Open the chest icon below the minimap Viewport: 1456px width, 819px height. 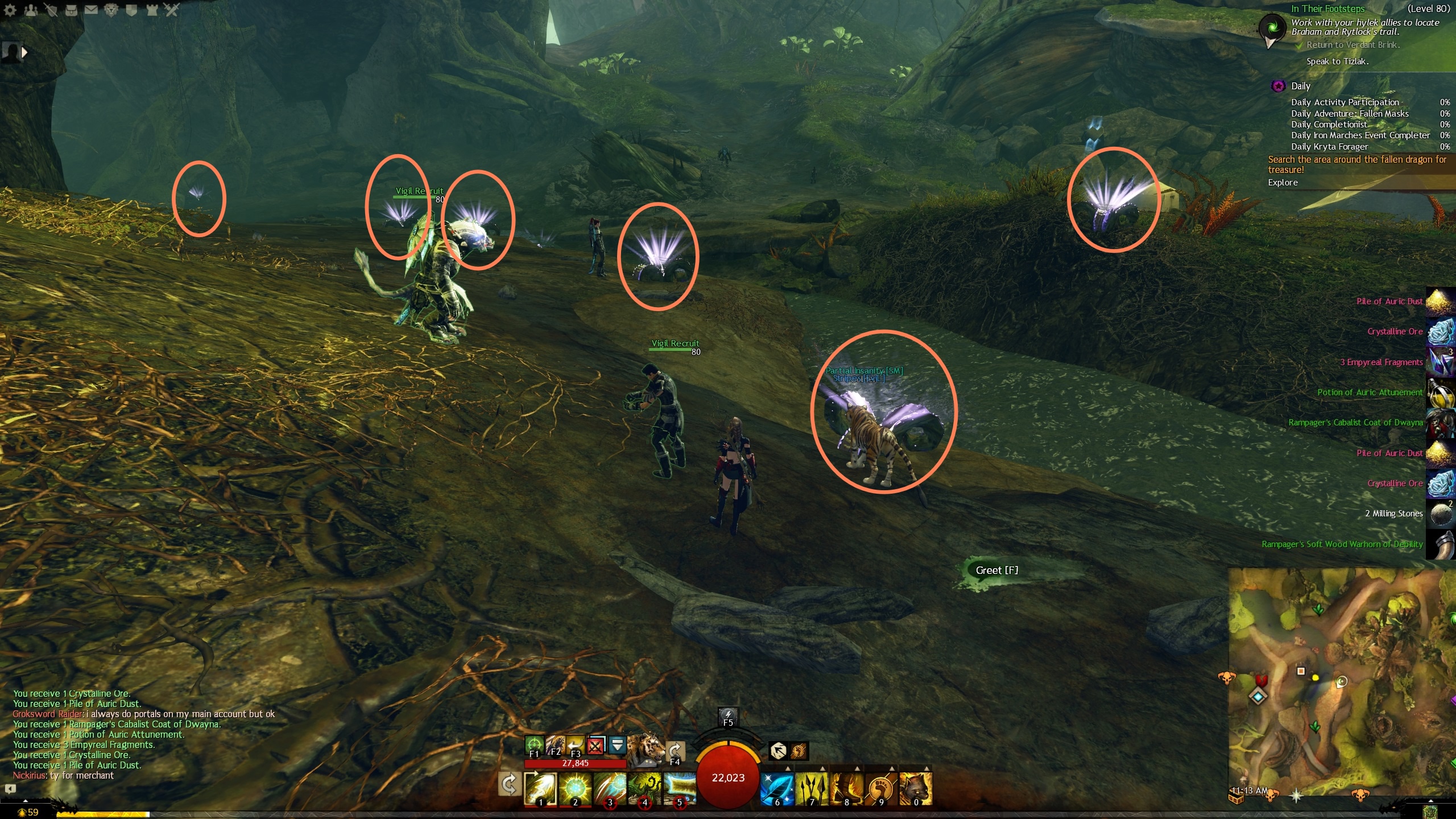click(x=1237, y=799)
